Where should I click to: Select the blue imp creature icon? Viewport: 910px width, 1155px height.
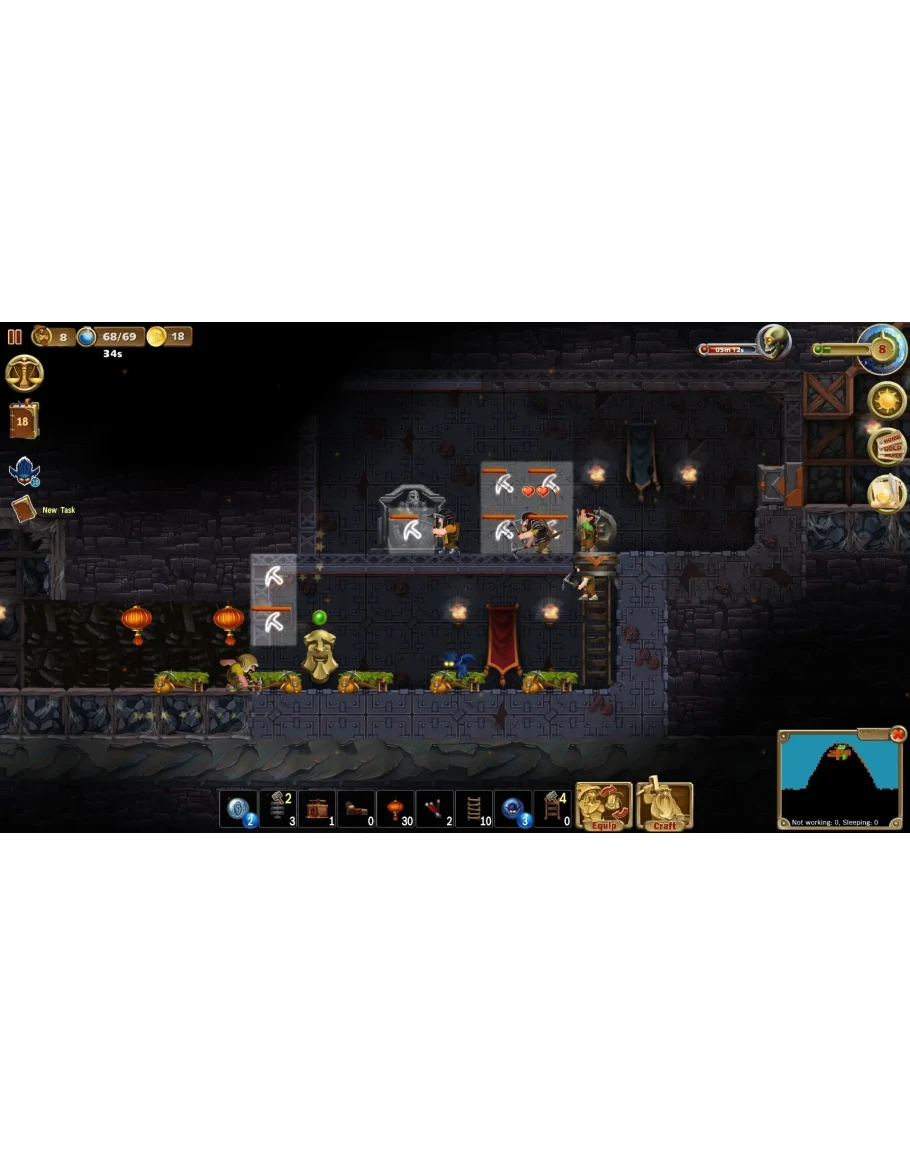click(23, 472)
